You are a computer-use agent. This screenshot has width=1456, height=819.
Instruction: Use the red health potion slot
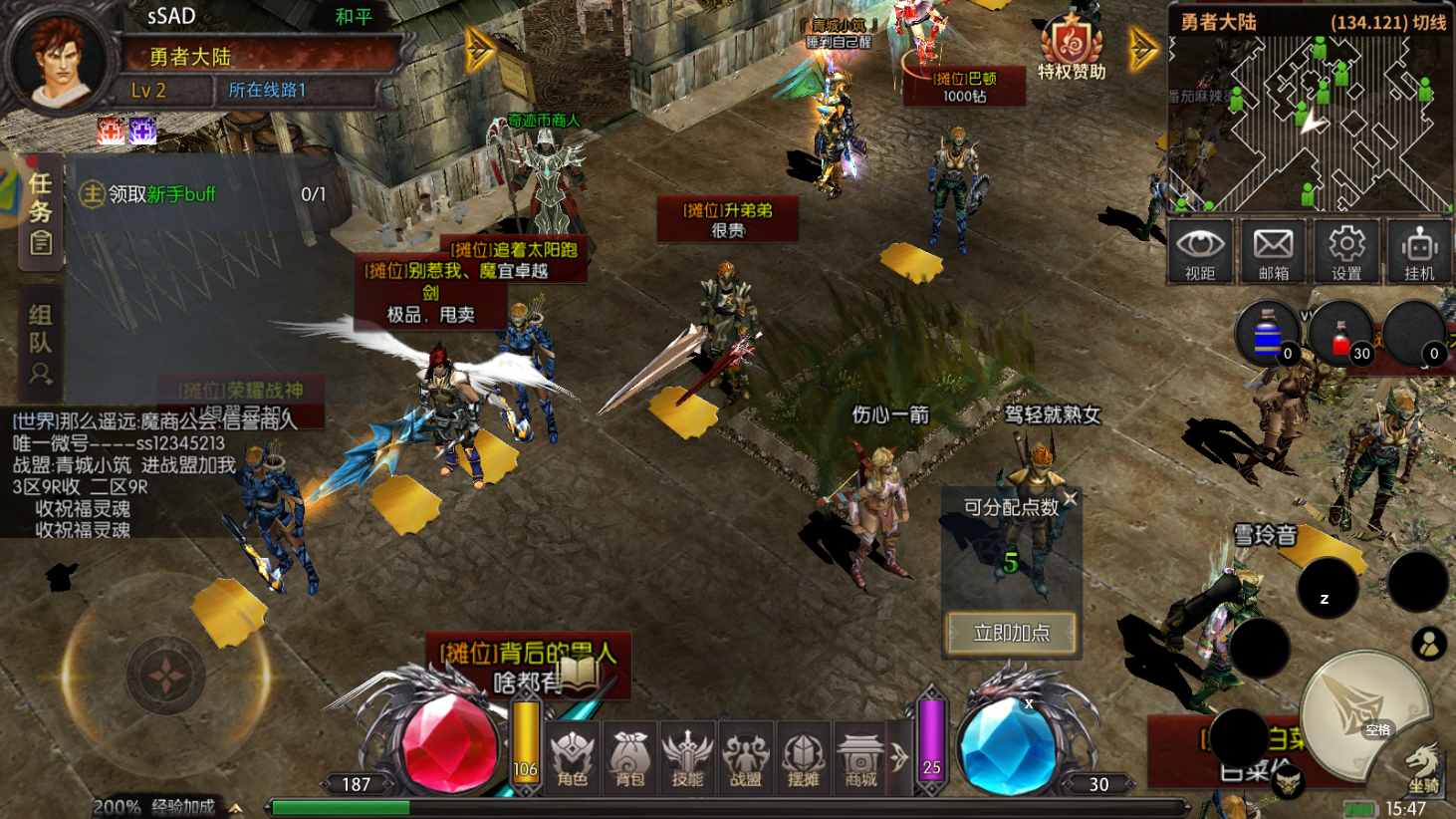[x=1341, y=337]
